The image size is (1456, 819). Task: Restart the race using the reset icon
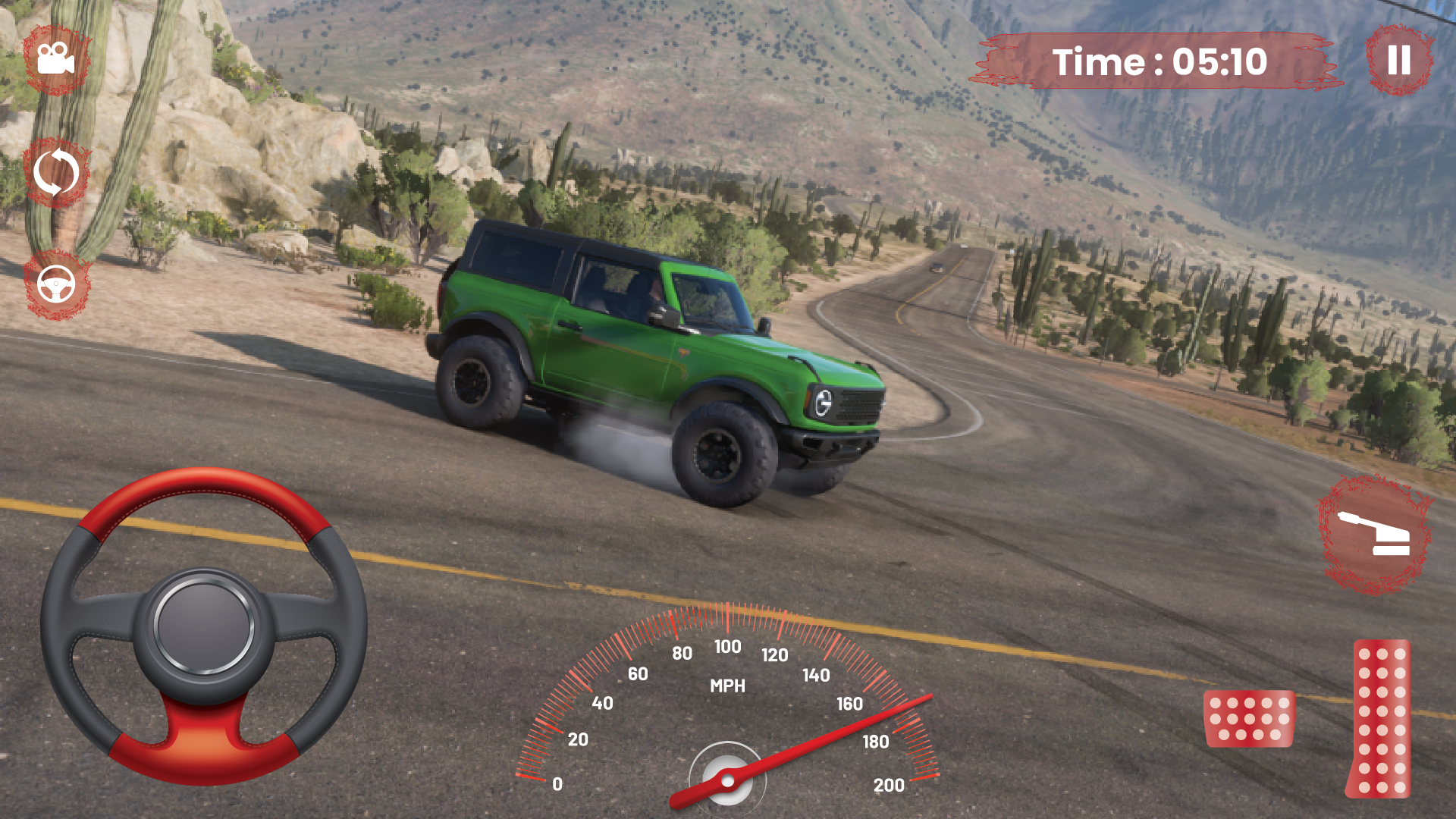[x=56, y=172]
